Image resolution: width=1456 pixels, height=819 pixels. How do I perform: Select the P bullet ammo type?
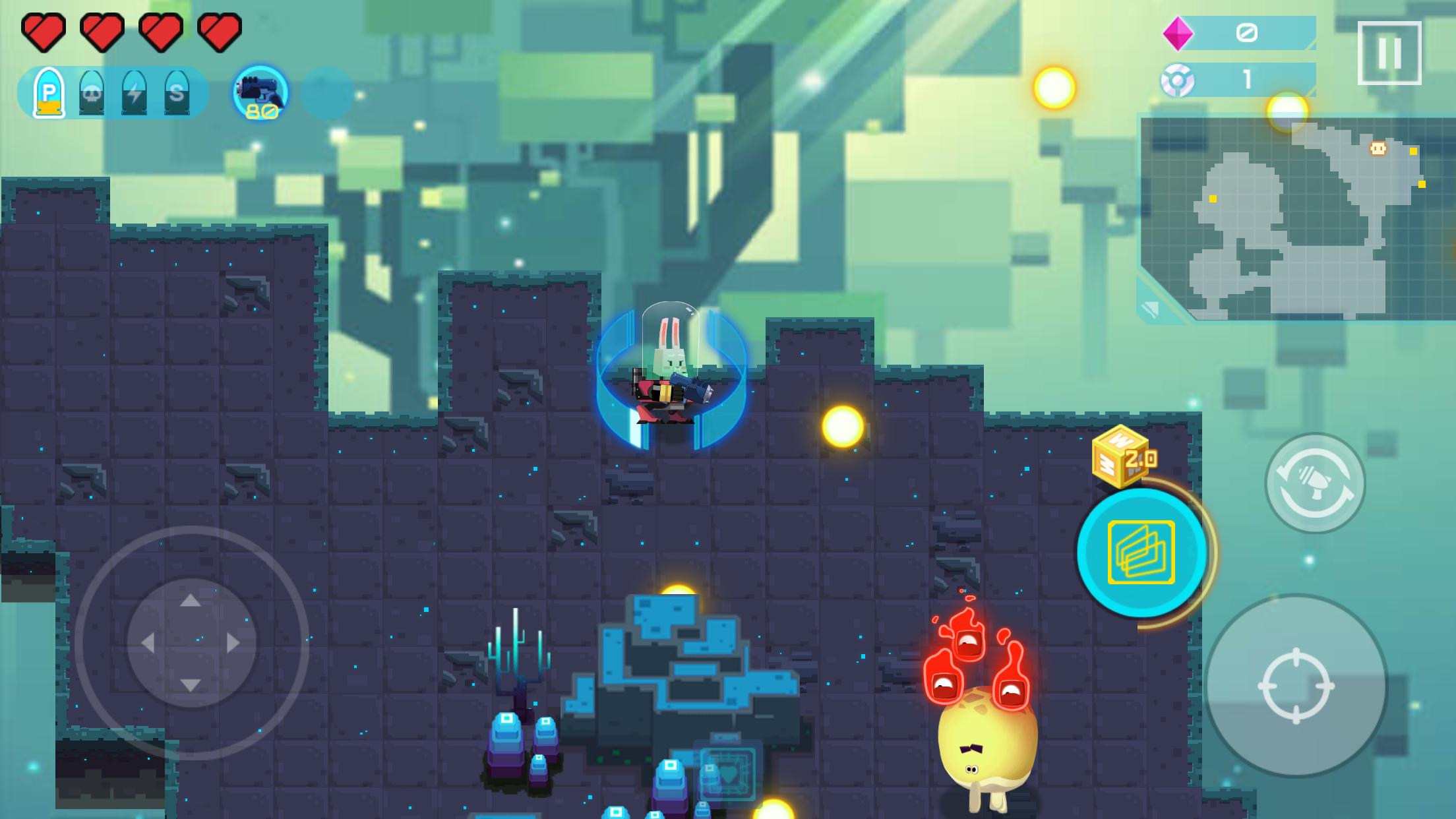[x=49, y=93]
